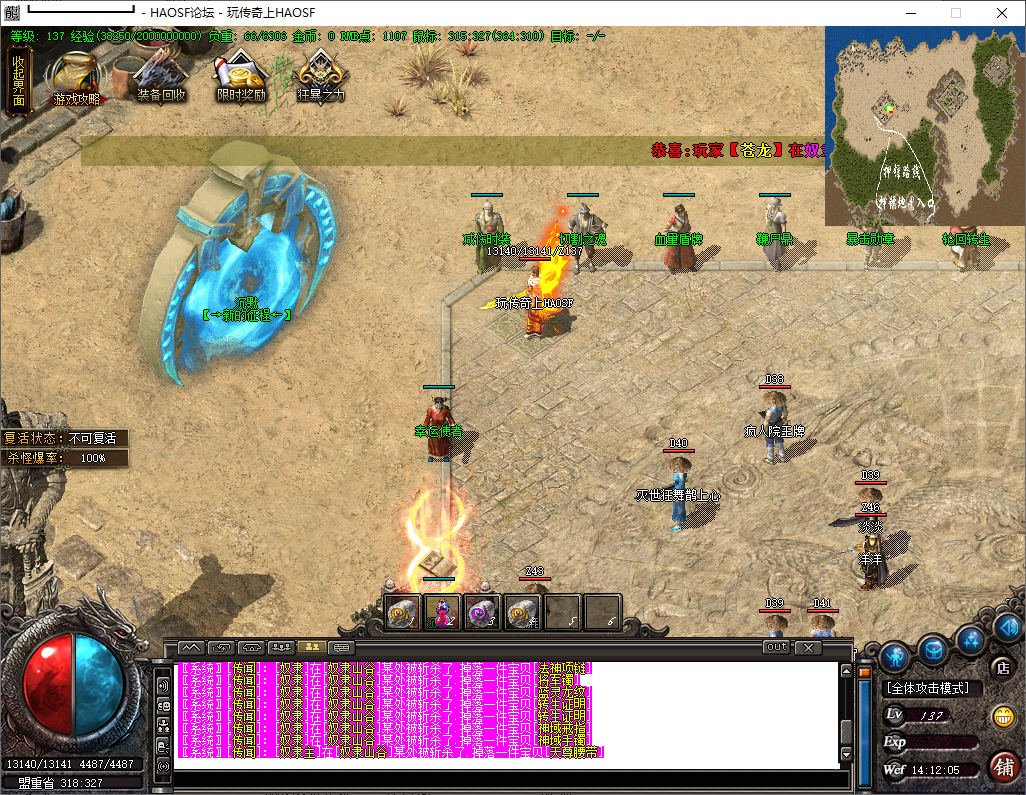
Task: Open the stall via the red 铺 button
Action: (1003, 766)
